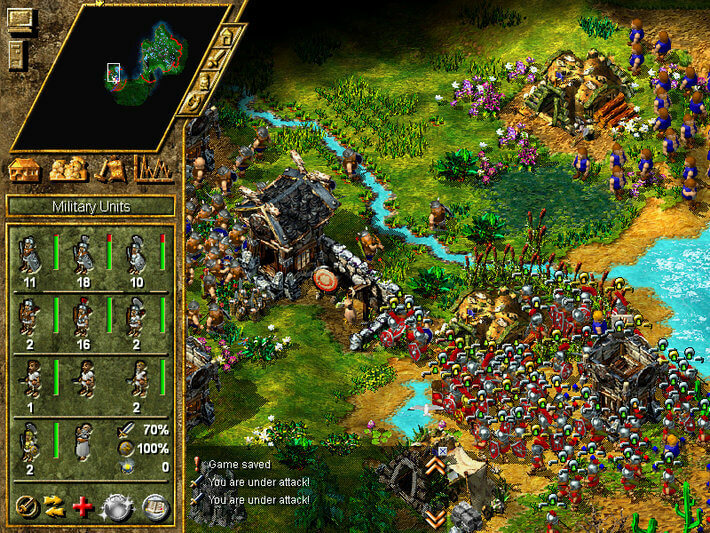
Task: Click the red cross heal button
Action: [x=83, y=506]
